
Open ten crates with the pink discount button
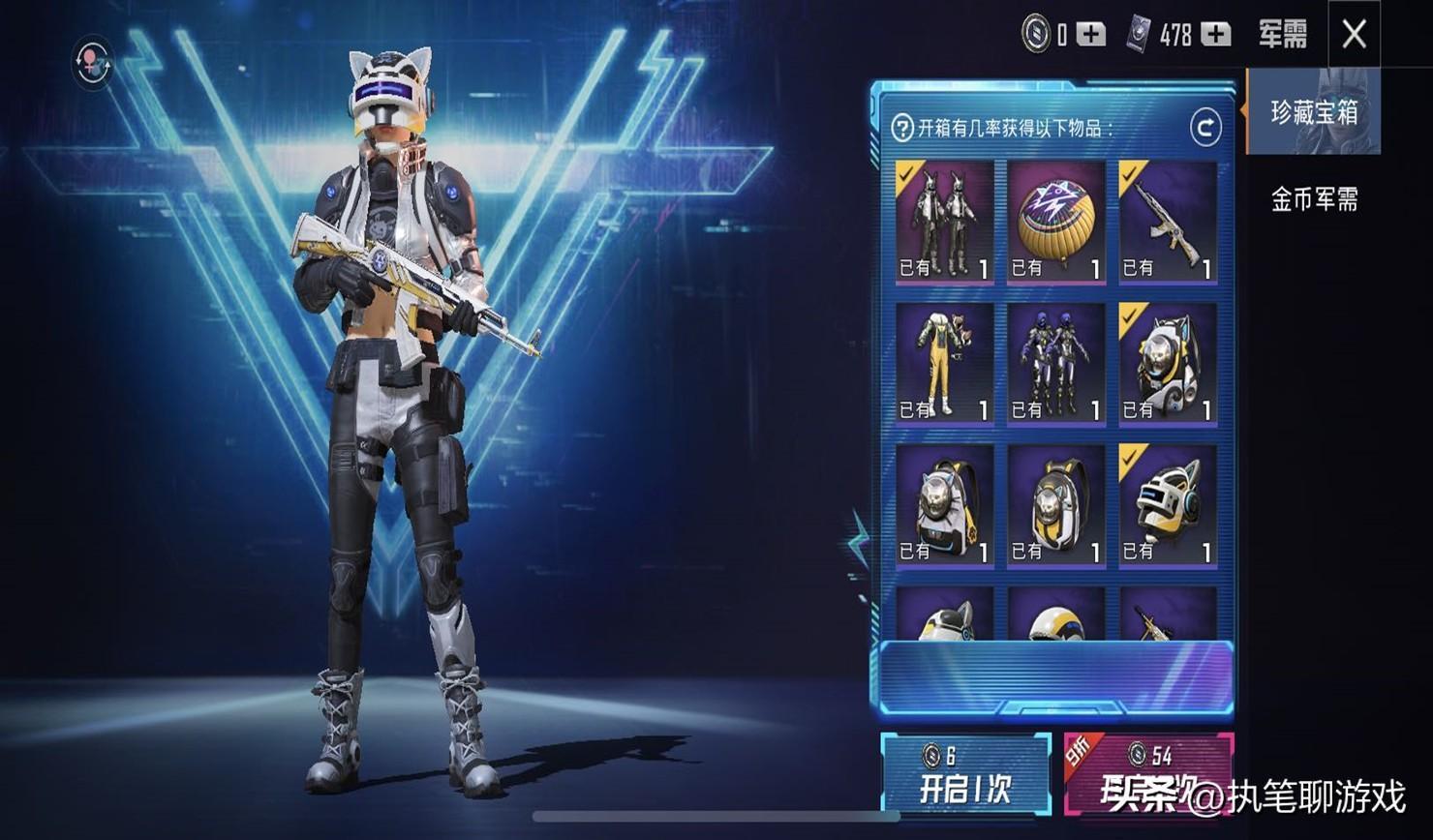click(1148, 775)
